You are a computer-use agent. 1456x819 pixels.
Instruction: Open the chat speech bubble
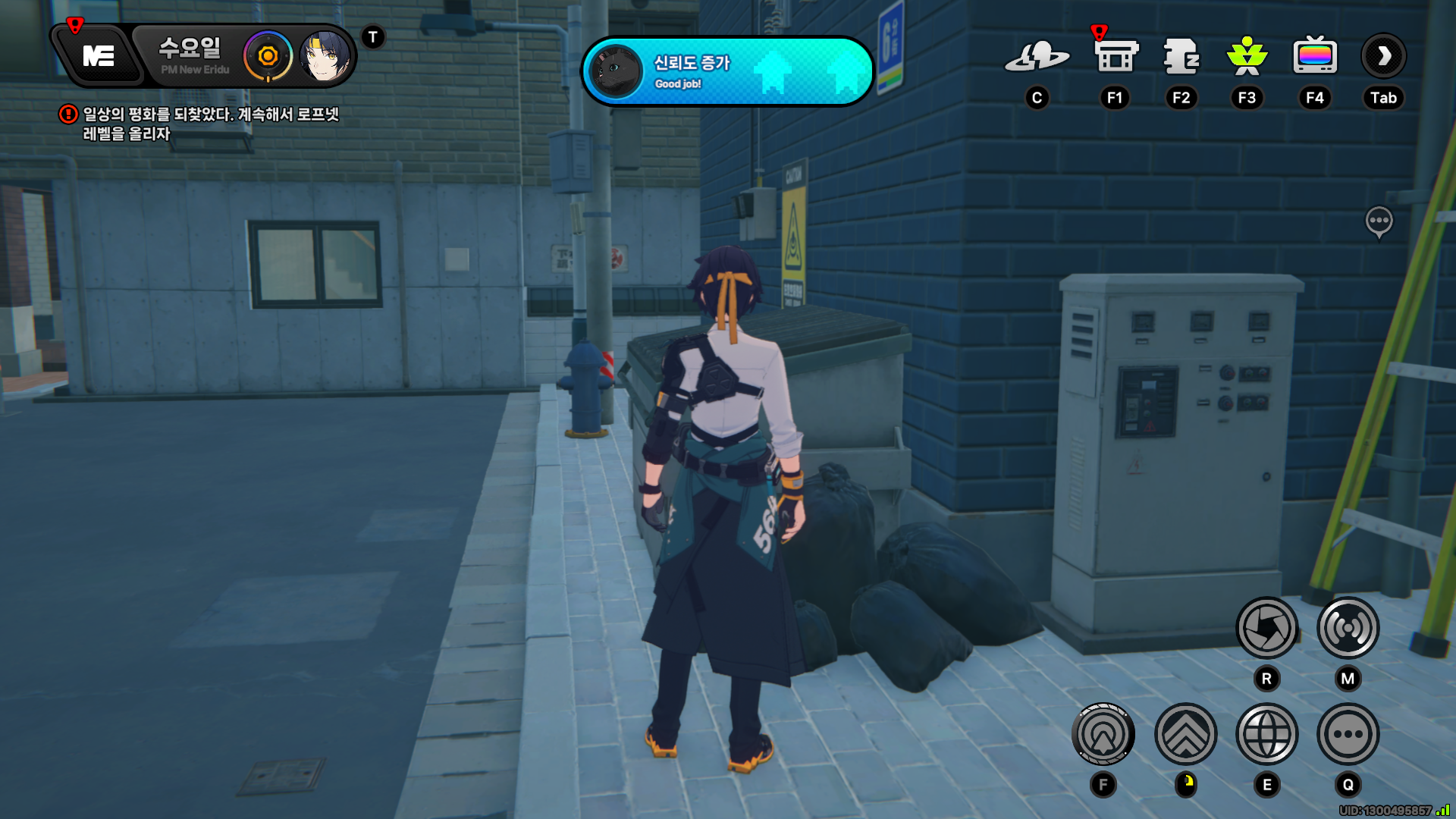[x=1379, y=221]
